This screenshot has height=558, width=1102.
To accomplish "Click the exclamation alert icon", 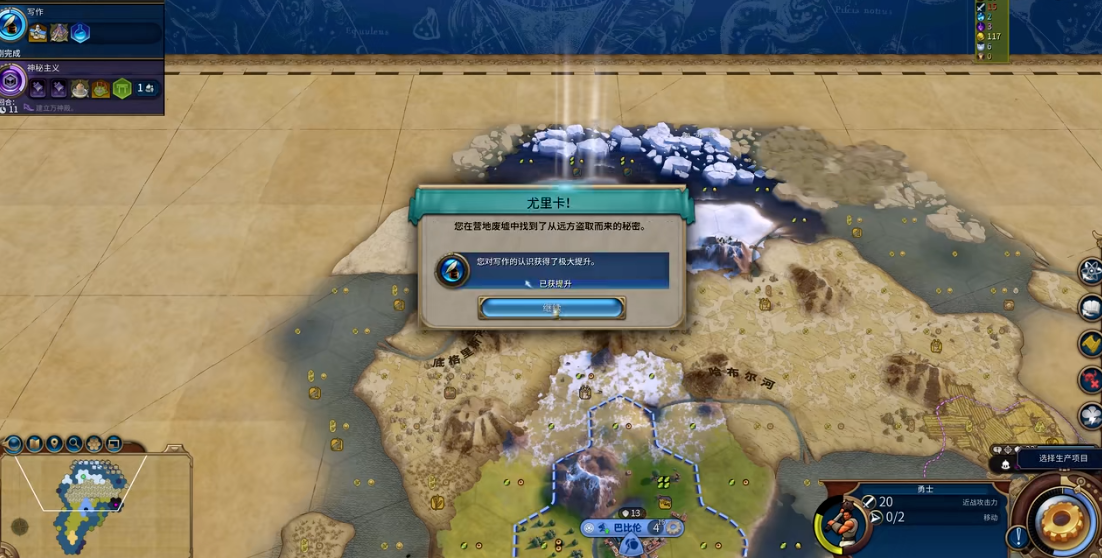I will [x=1018, y=537].
